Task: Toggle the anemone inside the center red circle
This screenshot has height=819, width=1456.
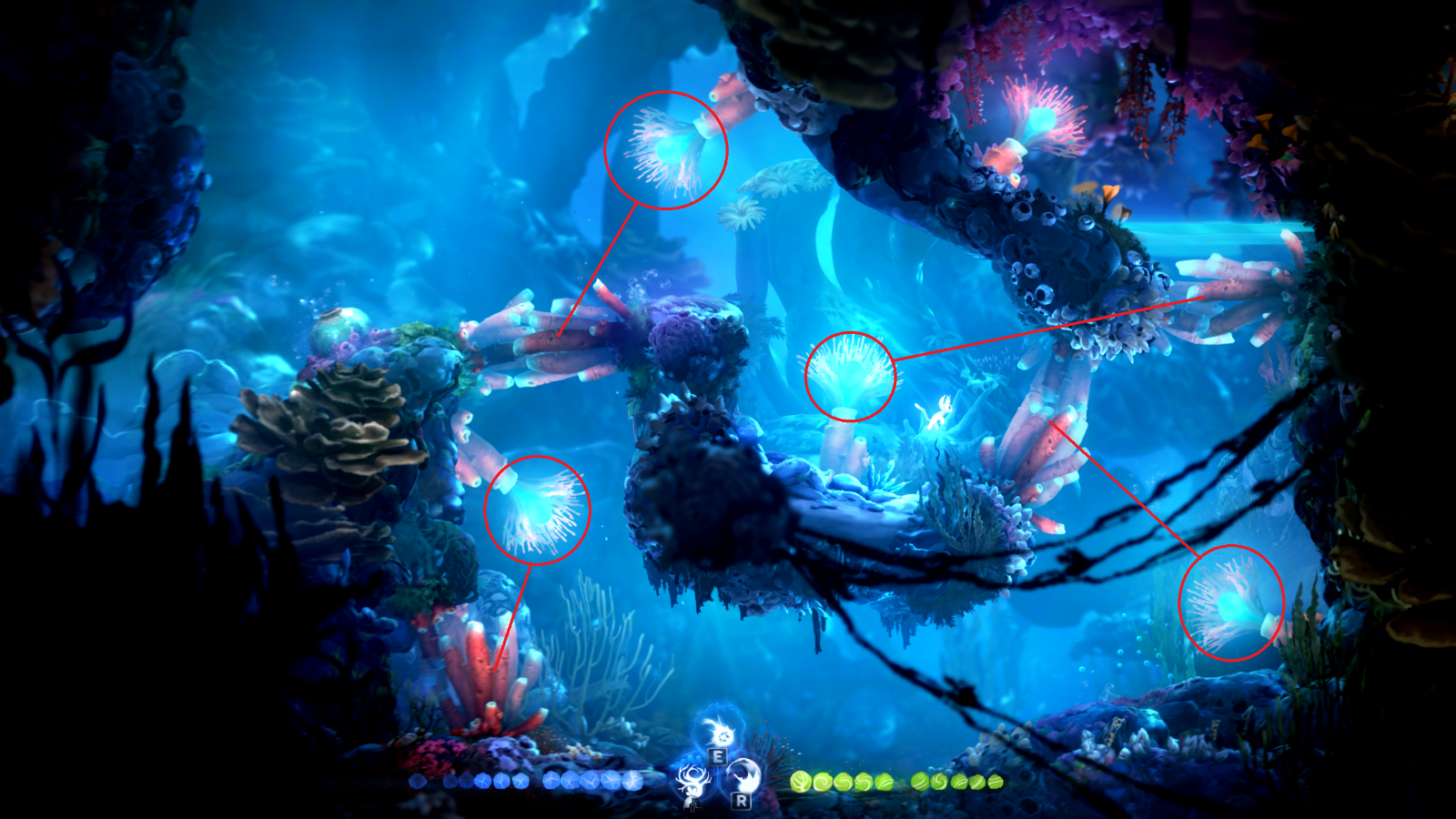Action: [850, 376]
